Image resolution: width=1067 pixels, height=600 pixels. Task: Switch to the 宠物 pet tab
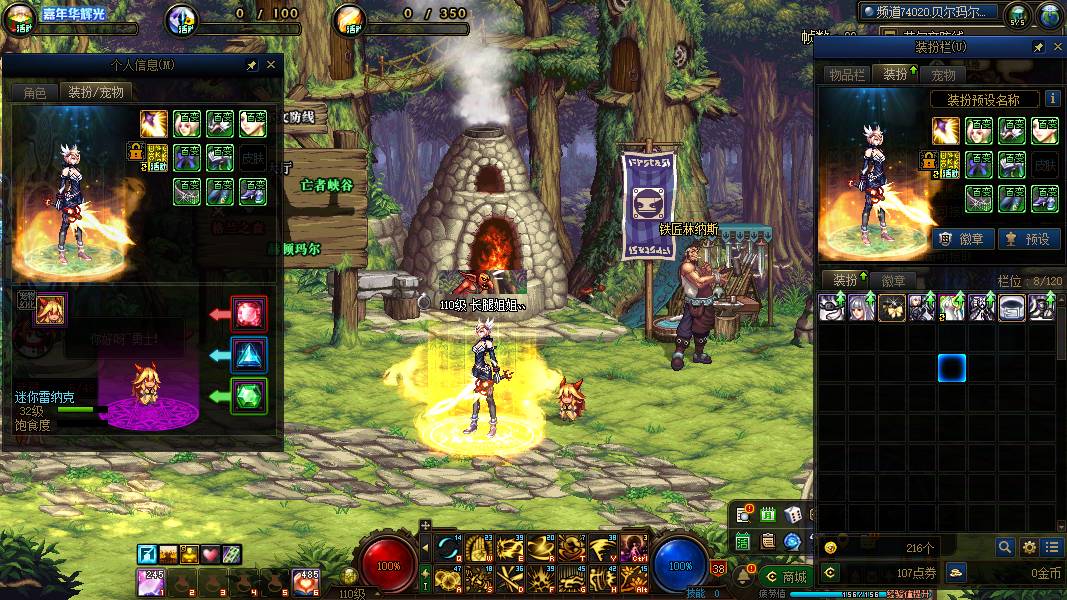coord(943,75)
